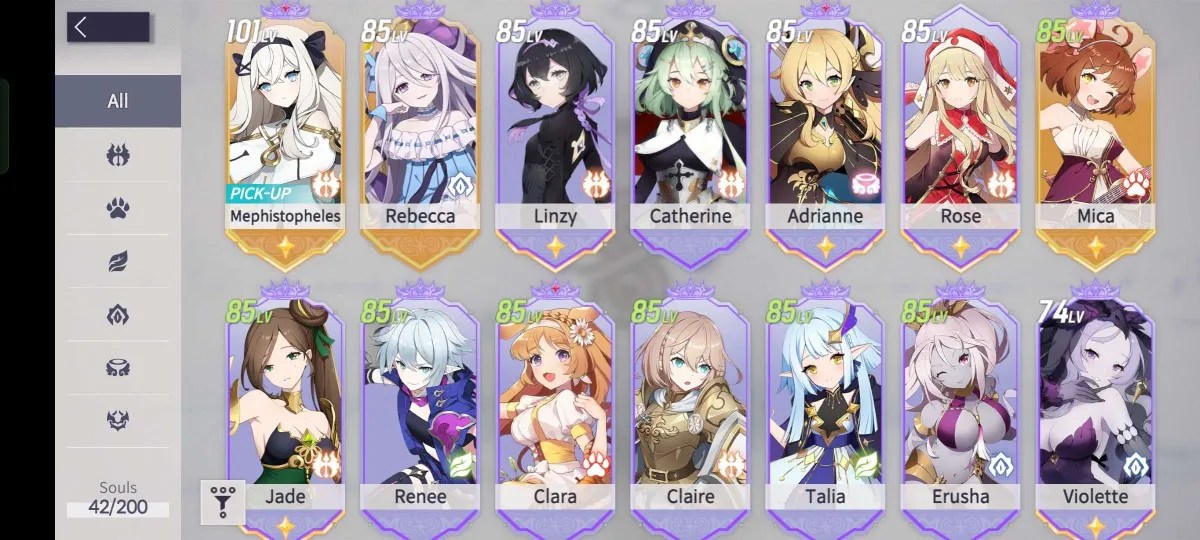Filter souls by leaf type
The image size is (1200, 540).
point(118,262)
